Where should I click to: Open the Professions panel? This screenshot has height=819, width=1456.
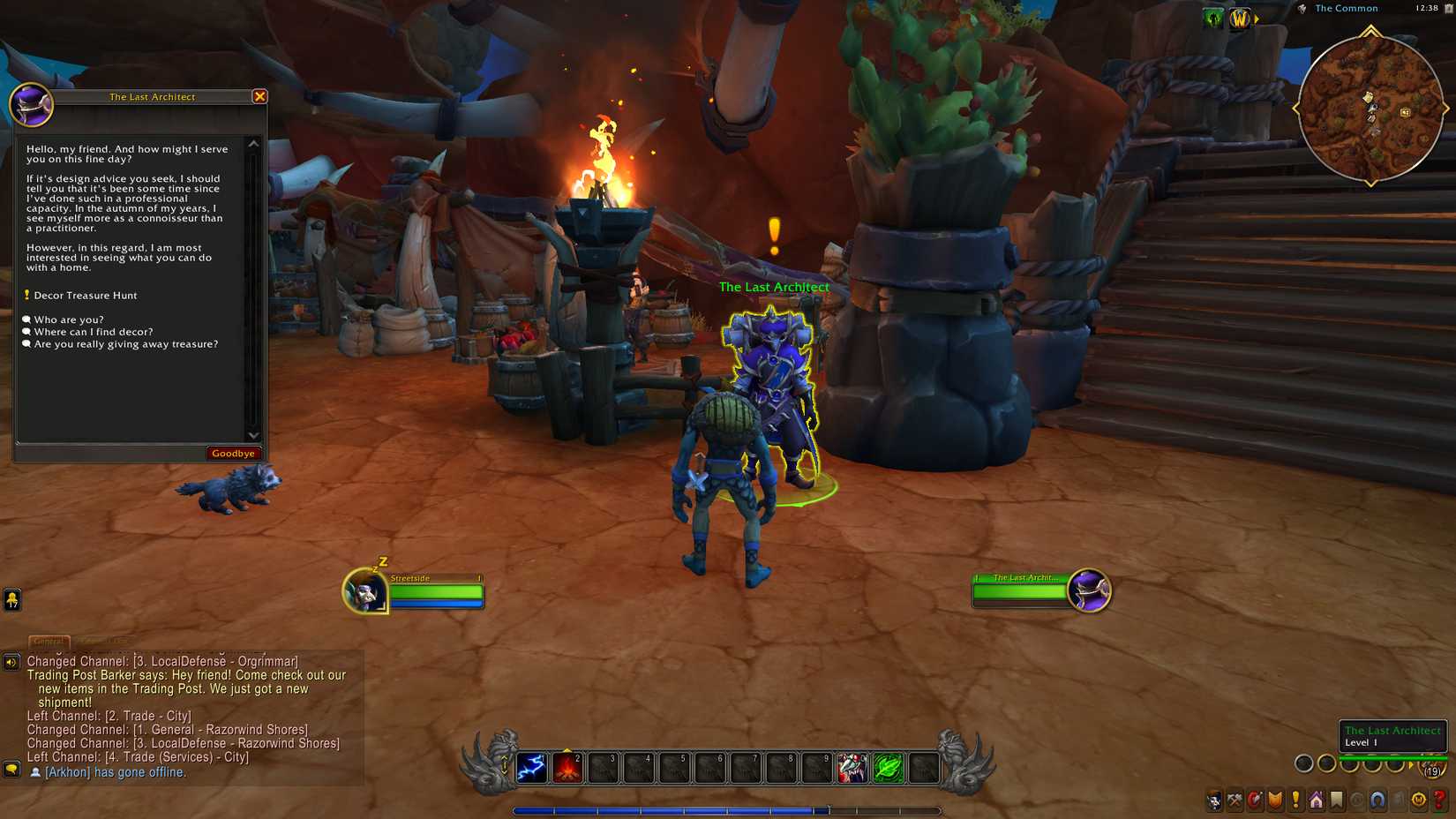pyautogui.click(x=1234, y=801)
